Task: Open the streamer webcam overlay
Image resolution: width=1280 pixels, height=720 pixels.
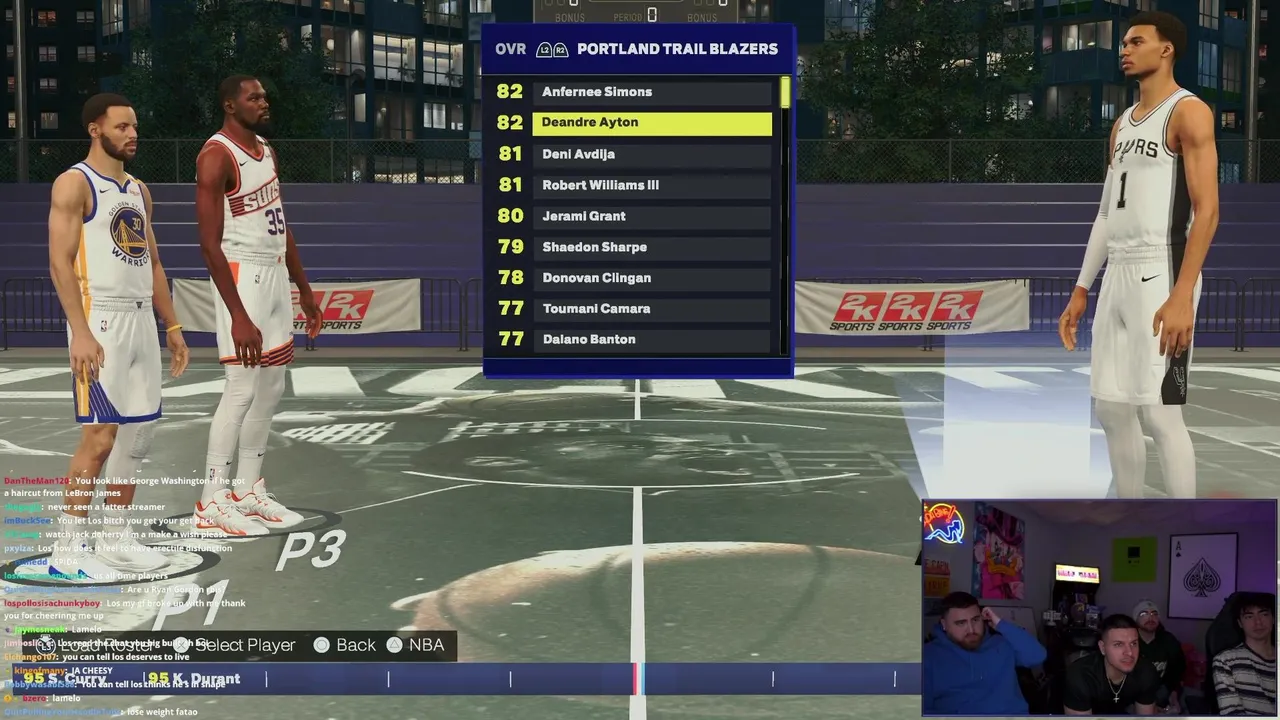Action: click(1098, 608)
